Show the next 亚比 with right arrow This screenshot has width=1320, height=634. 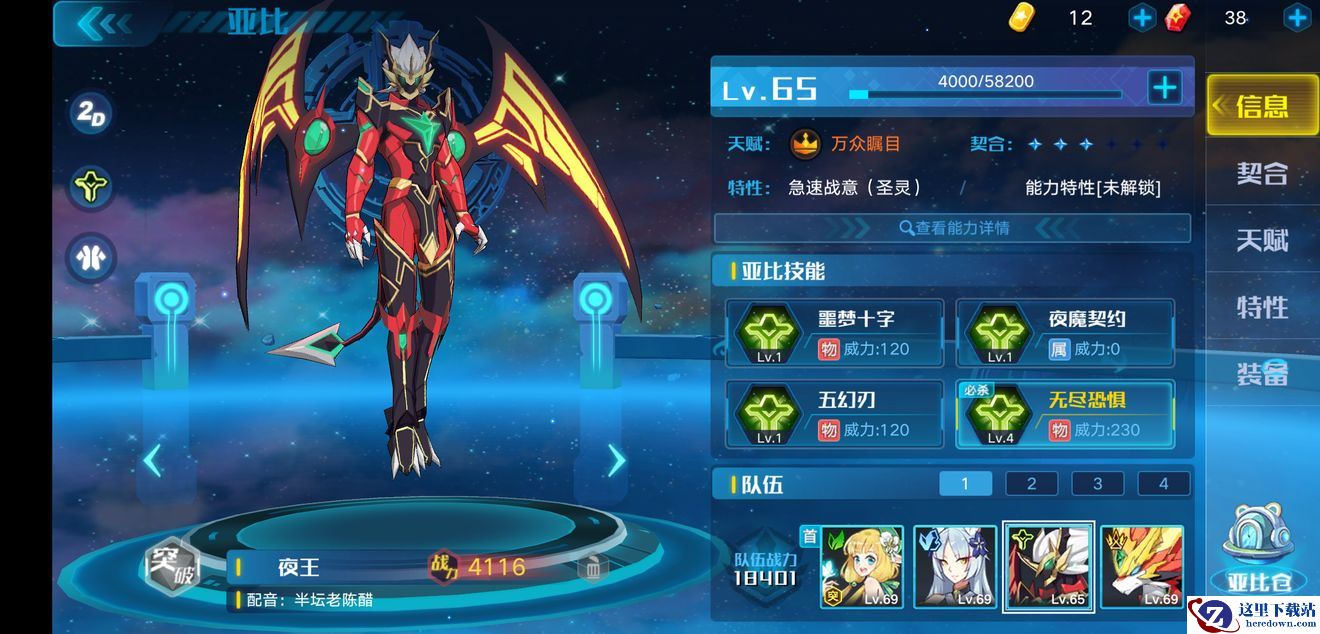pyautogui.click(x=616, y=460)
